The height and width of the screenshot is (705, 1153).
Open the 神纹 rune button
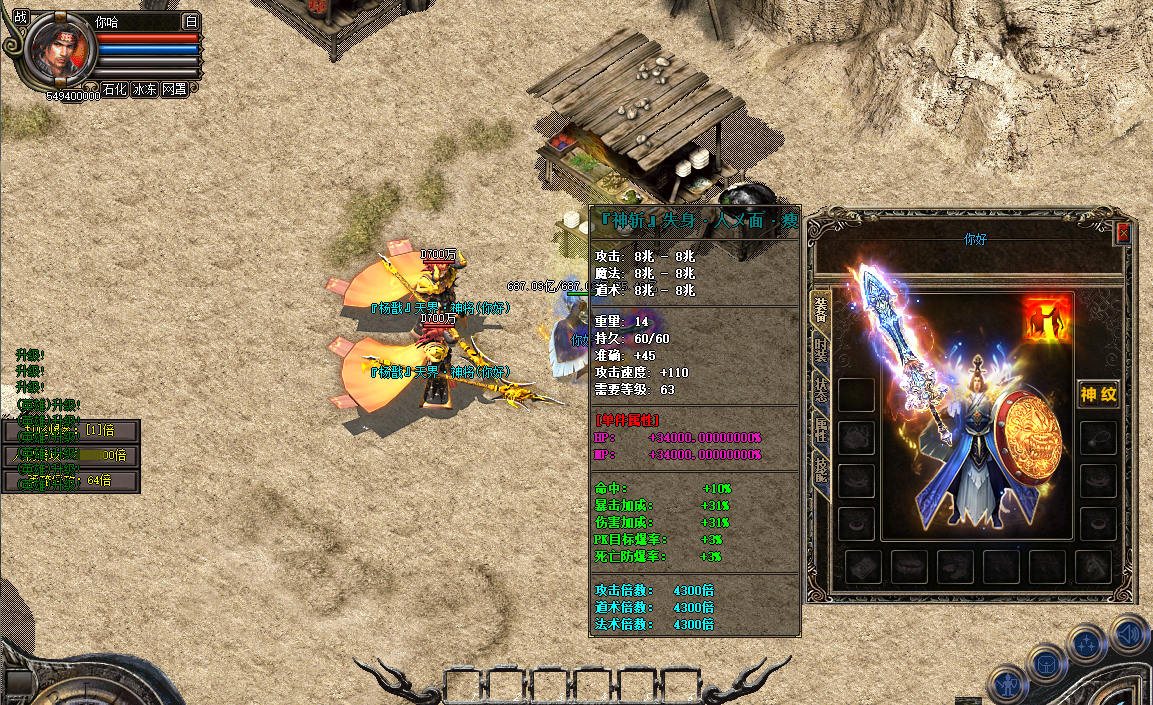[1098, 394]
